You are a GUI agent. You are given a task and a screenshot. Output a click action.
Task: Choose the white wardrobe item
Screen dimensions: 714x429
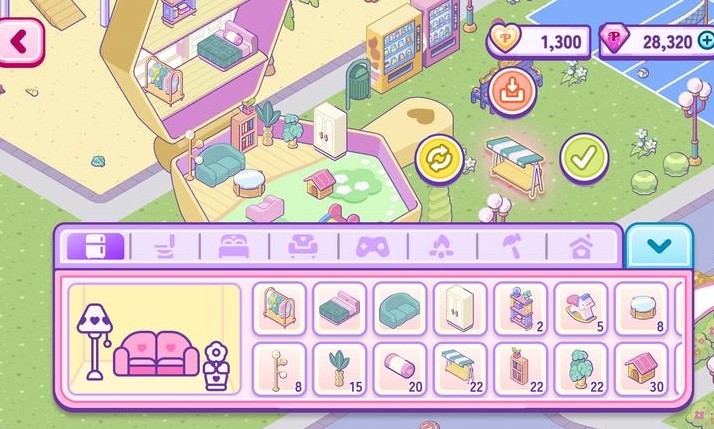point(460,308)
